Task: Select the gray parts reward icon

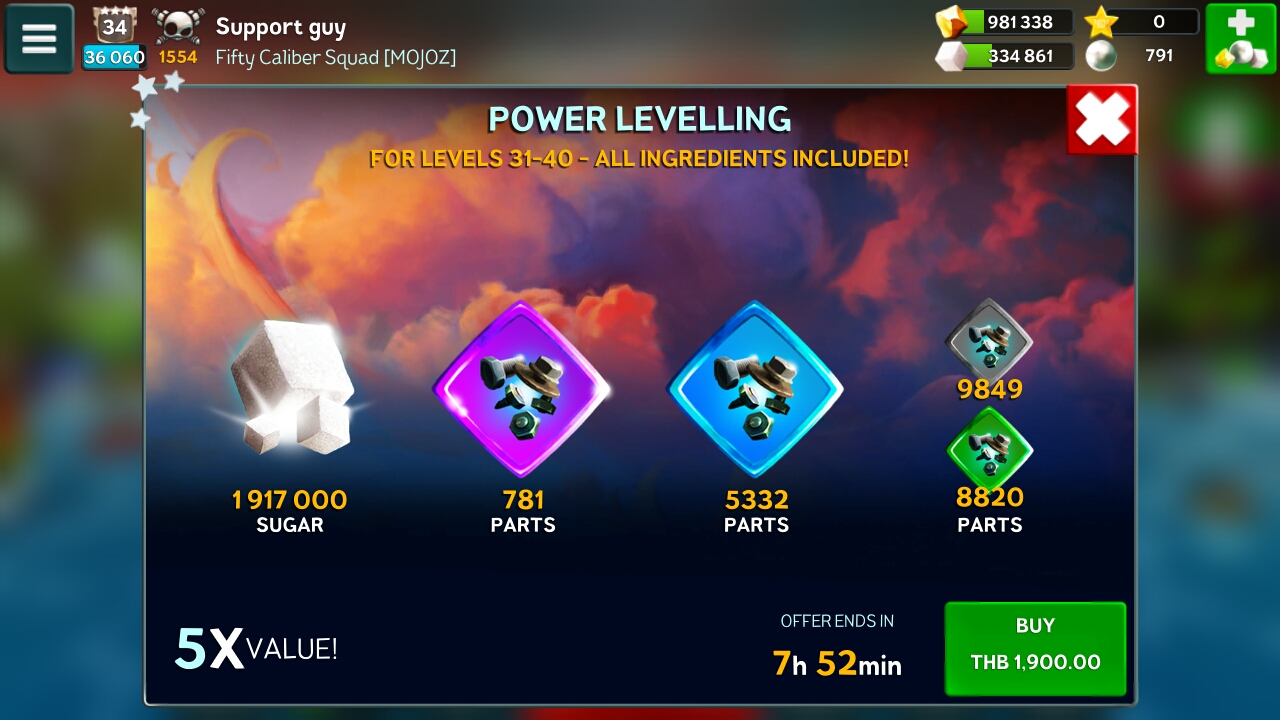Action: [989, 339]
